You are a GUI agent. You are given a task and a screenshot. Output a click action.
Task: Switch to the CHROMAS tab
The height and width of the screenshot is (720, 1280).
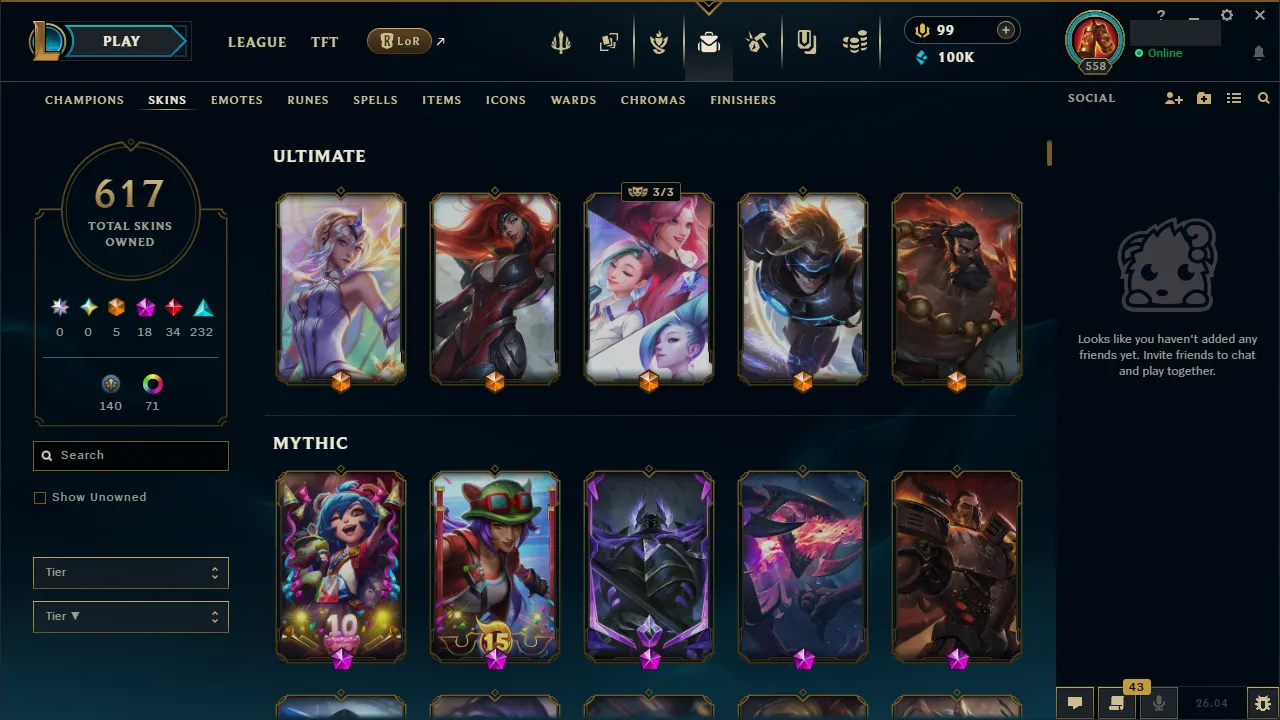[x=653, y=100]
